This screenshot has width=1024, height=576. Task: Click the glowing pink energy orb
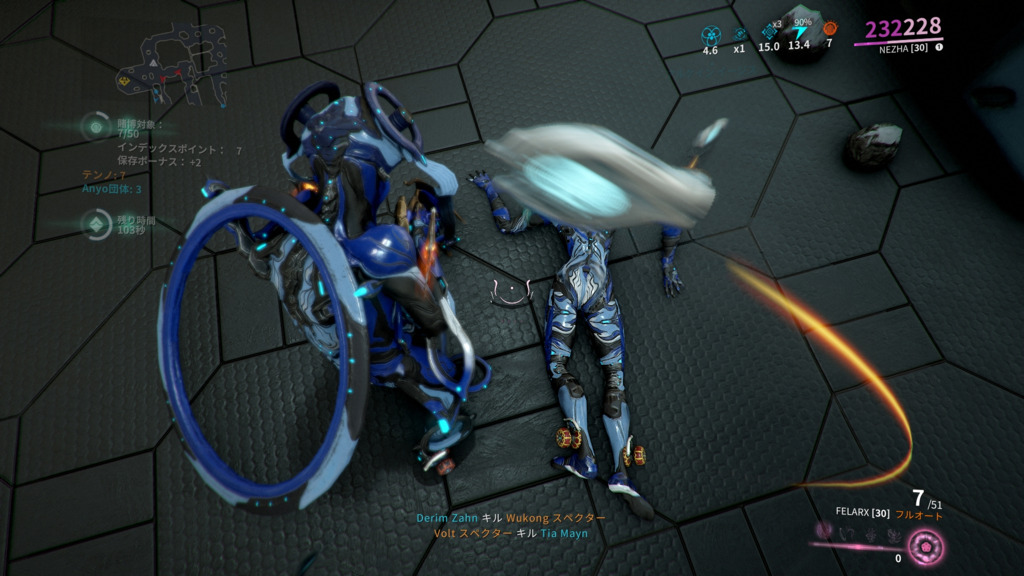tap(927, 546)
